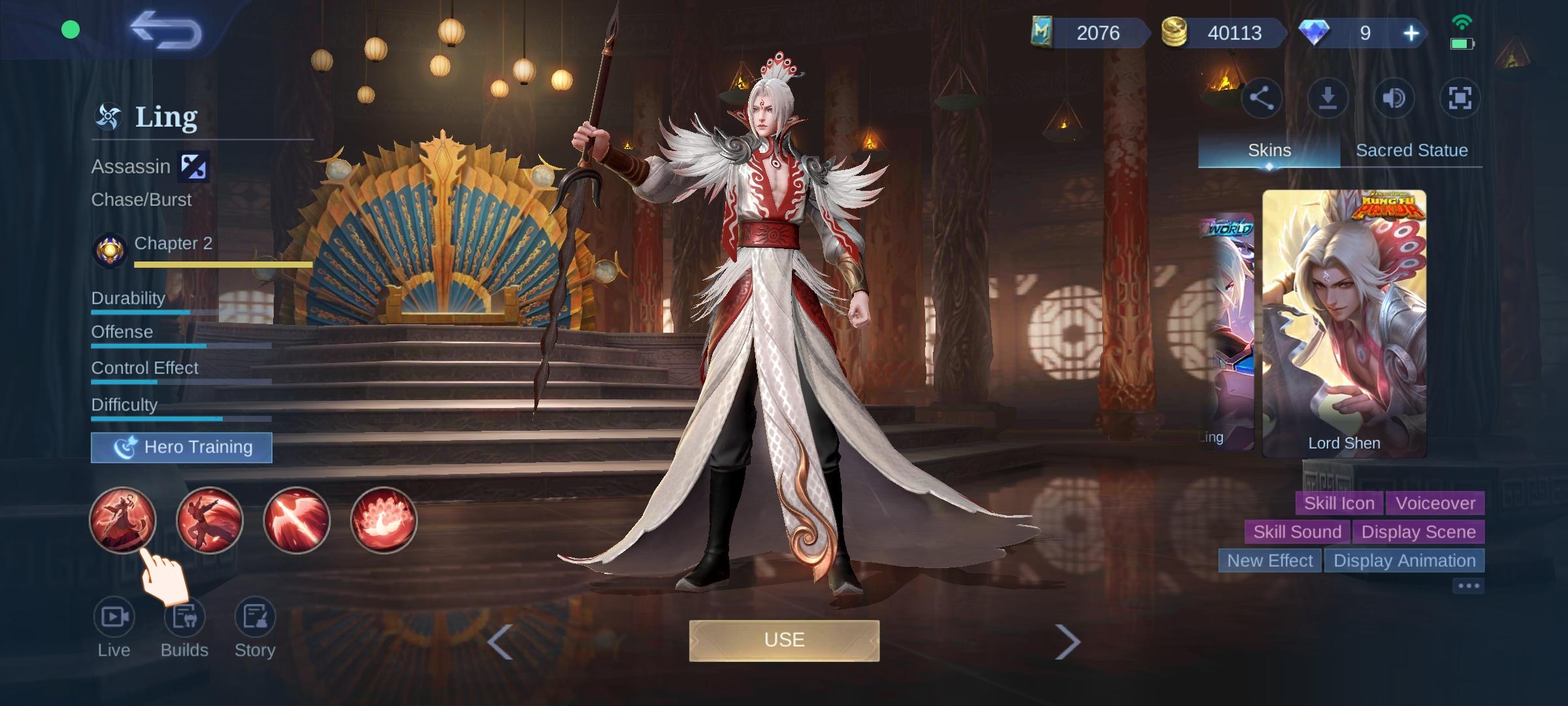Image resolution: width=1568 pixels, height=706 pixels.
Task: Click the fullscreen preview icon
Action: pos(1461,97)
